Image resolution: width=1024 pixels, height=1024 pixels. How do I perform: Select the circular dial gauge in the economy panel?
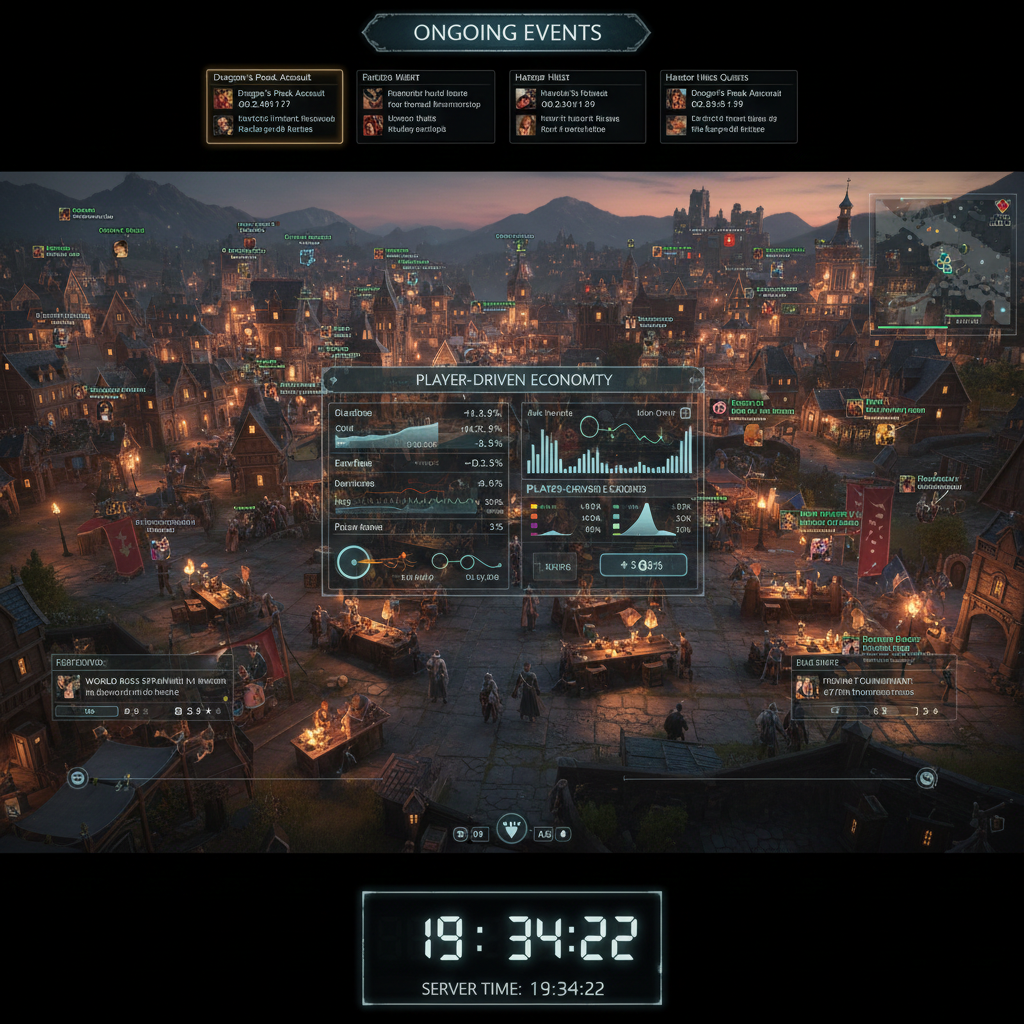point(352,563)
